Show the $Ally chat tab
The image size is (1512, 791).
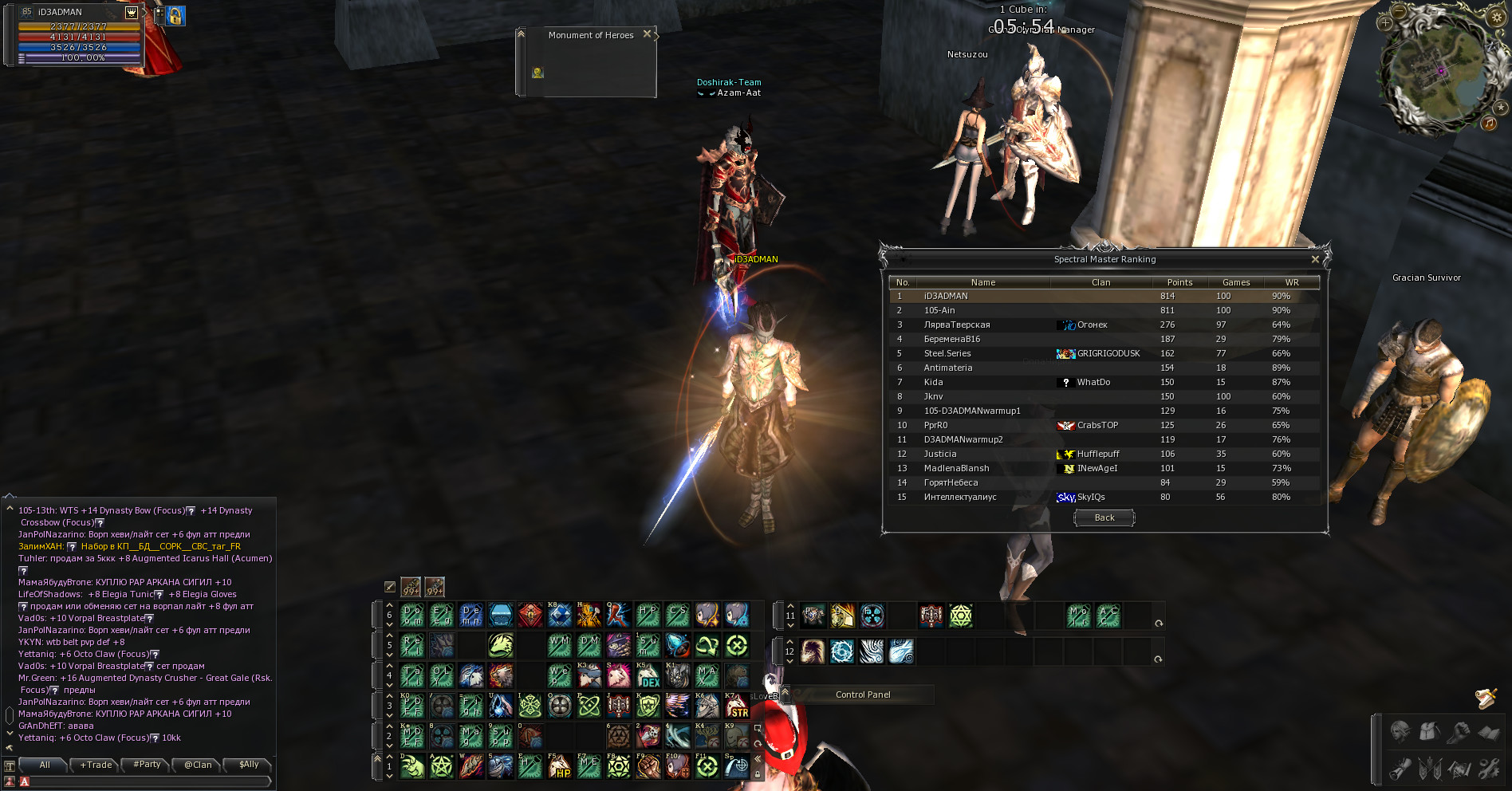(x=249, y=765)
